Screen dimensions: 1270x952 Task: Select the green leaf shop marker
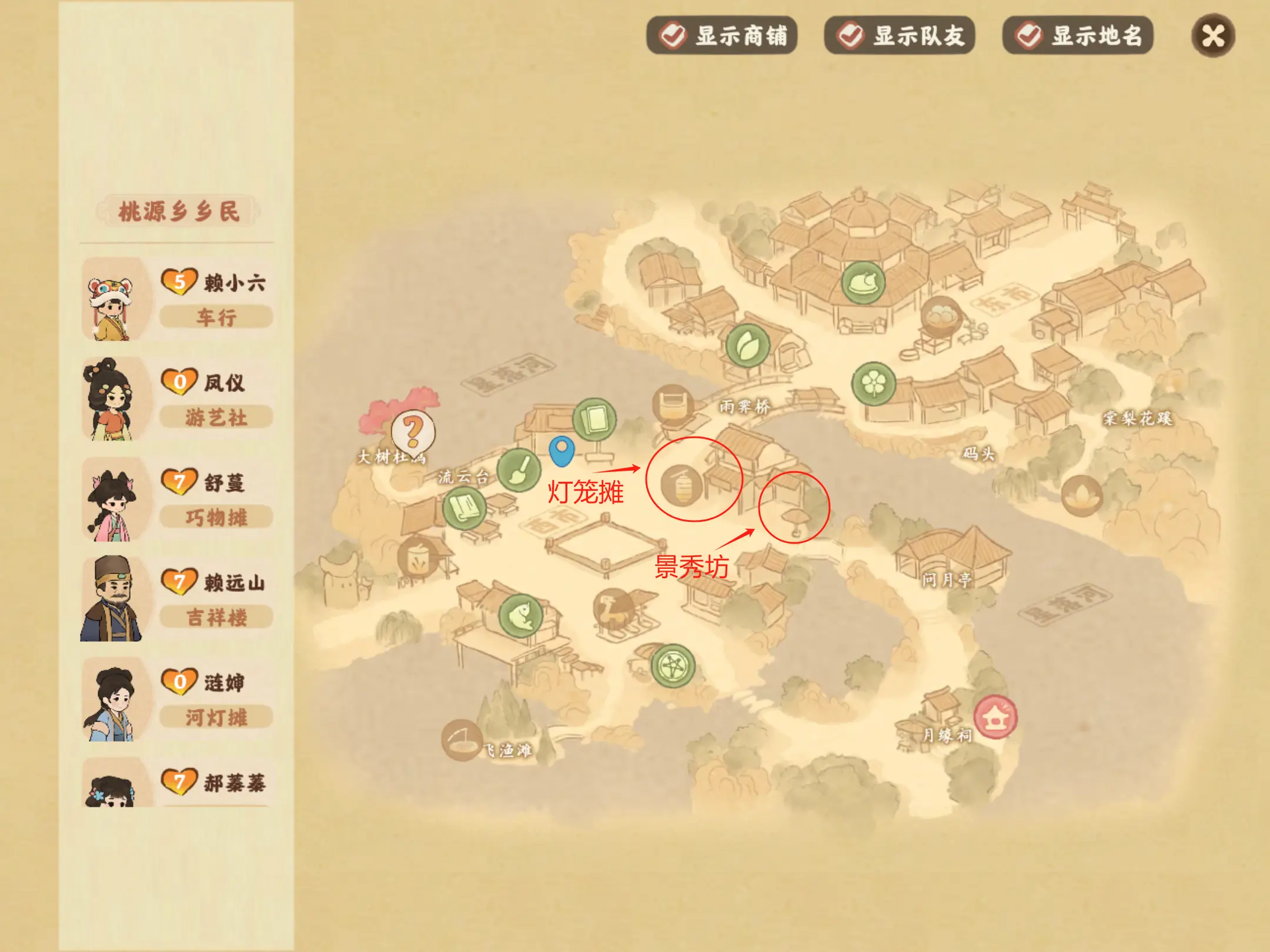(747, 346)
